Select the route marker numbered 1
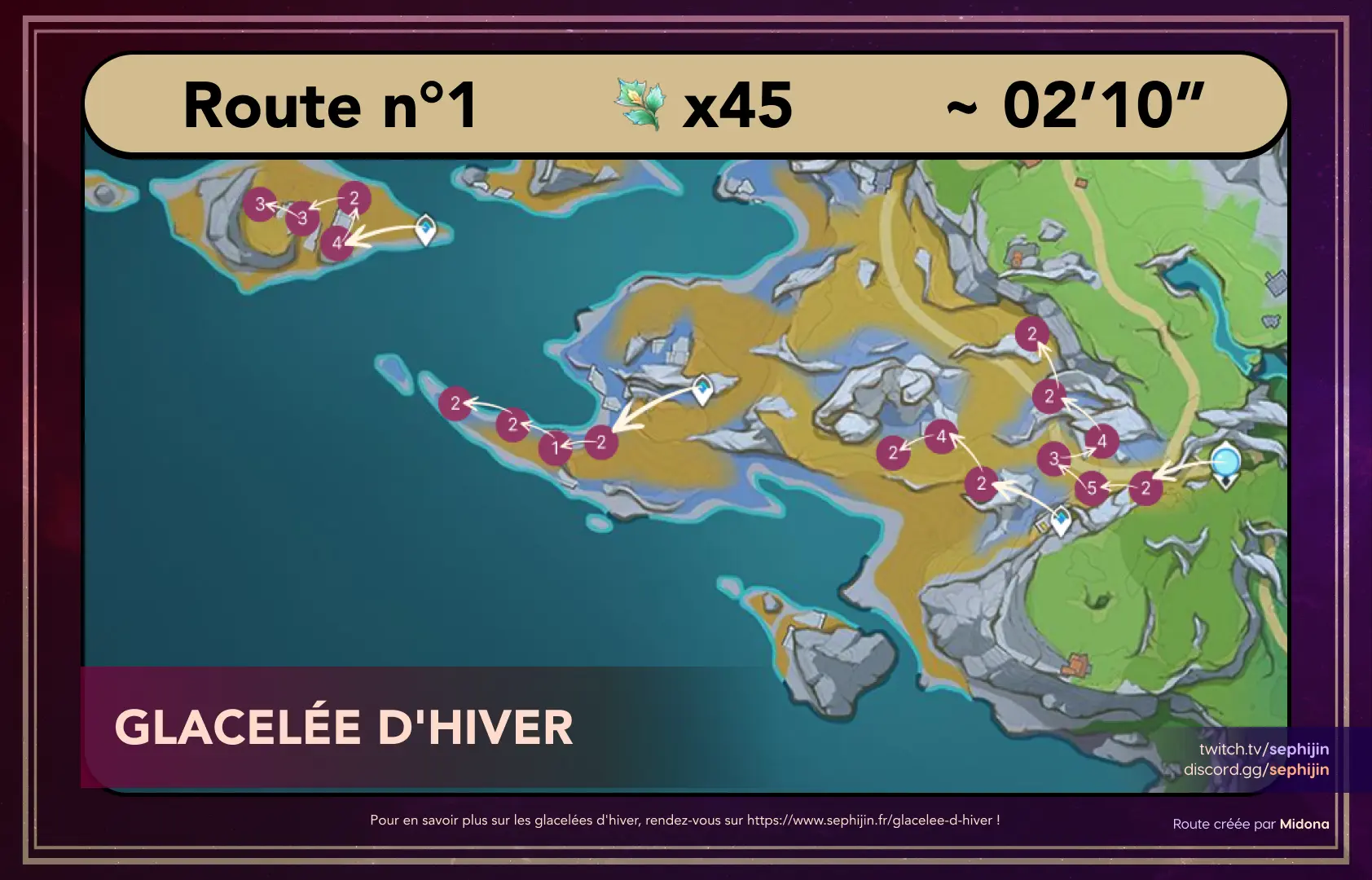The image size is (1372, 880). [555, 447]
